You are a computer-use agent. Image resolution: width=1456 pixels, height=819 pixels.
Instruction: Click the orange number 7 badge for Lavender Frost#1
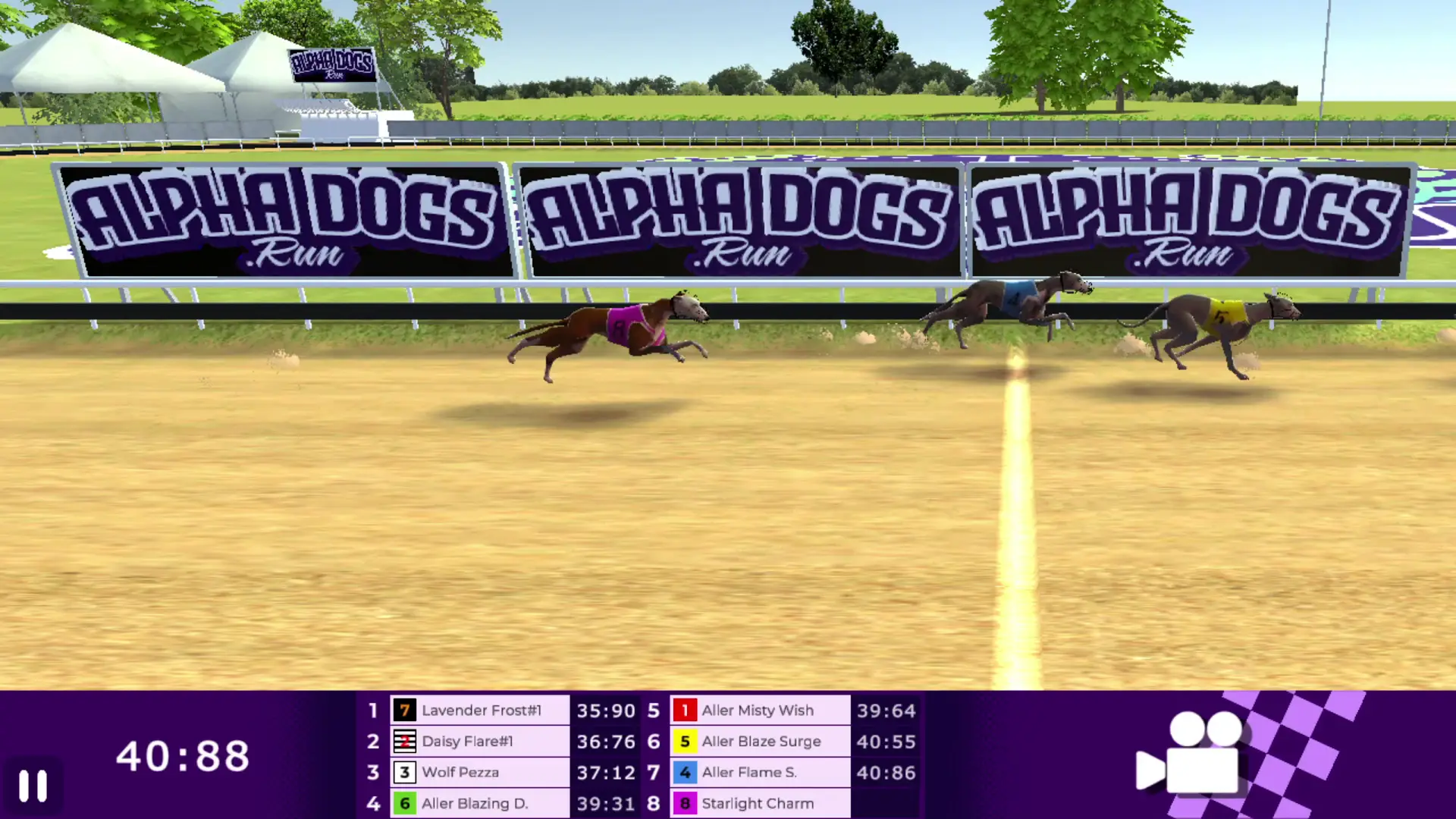click(405, 711)
